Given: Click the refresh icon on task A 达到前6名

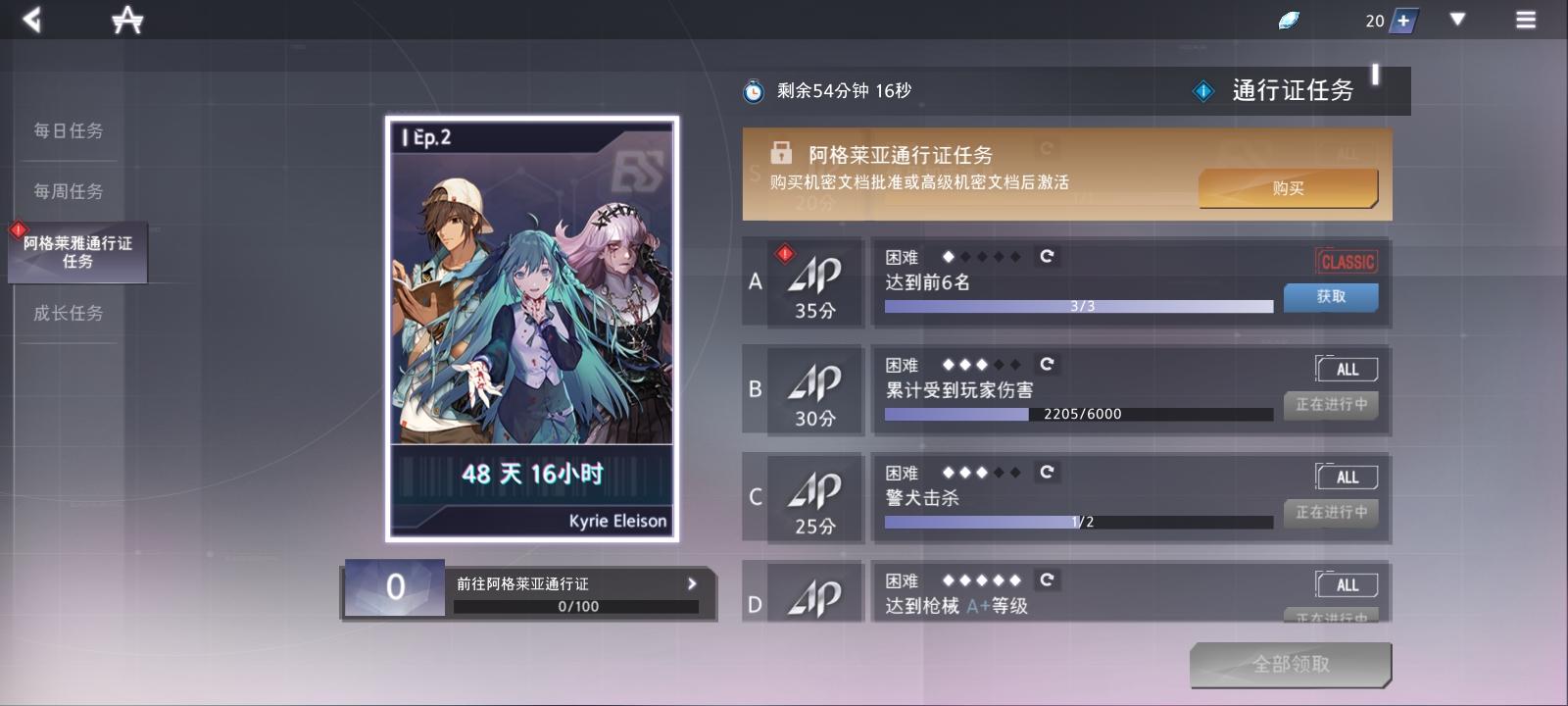Looking at the screenshot, I should click(x=1049, y=257).
